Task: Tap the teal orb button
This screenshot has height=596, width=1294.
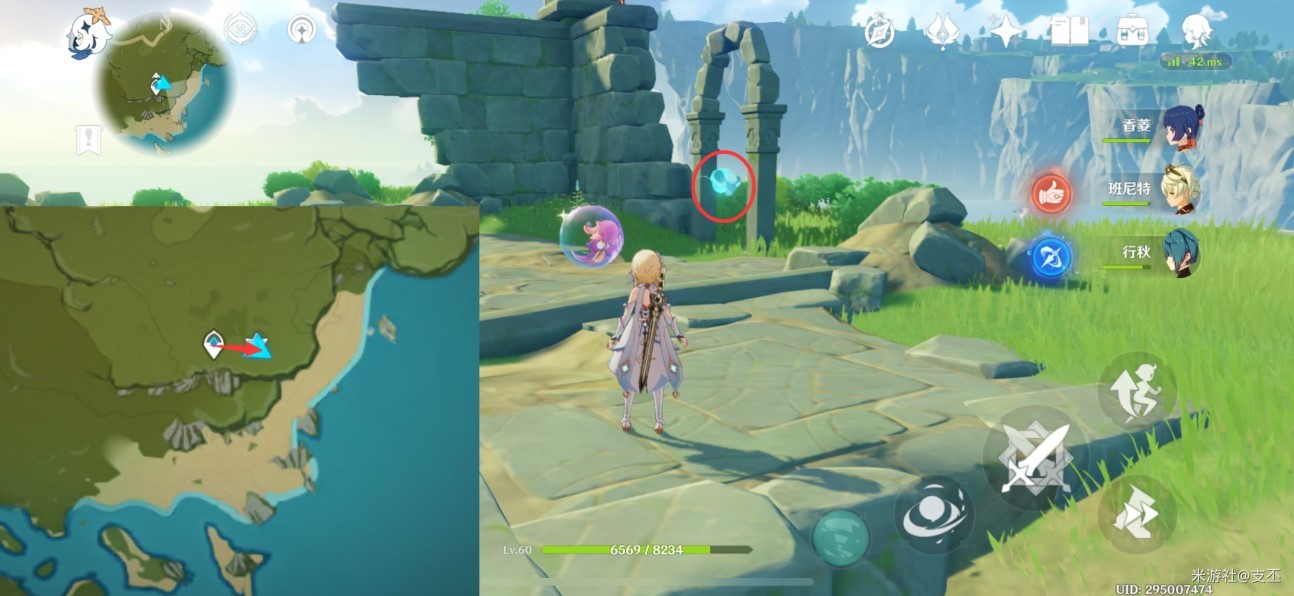Action: [x=840, y=538]
